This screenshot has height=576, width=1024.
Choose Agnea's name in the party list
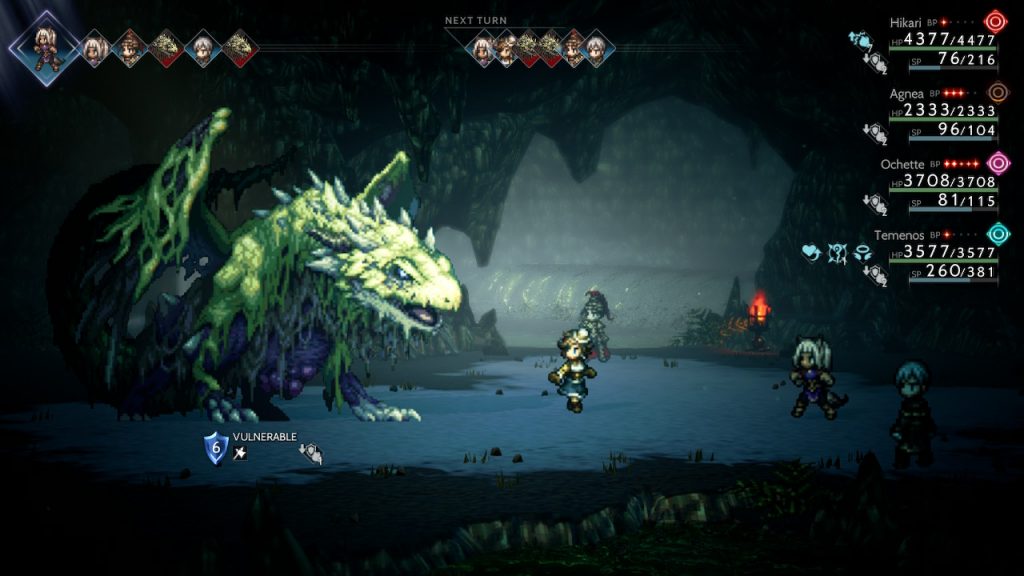pos(907,93)
